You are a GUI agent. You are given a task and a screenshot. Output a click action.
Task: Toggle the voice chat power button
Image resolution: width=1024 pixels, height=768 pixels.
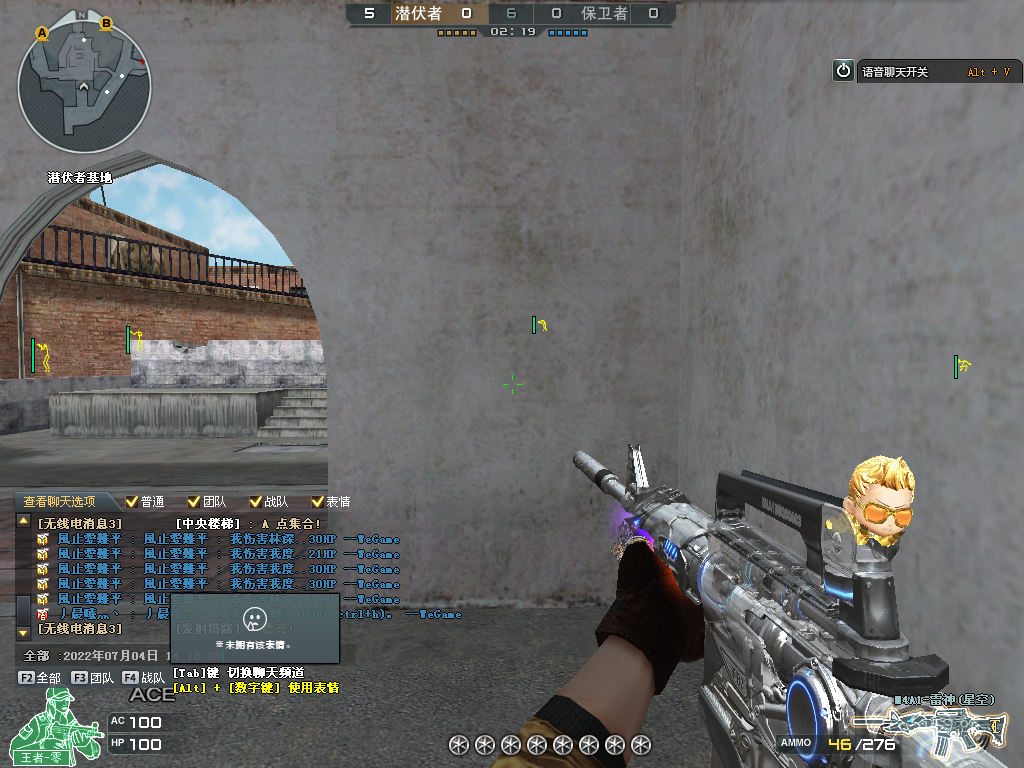[x=843, y=71]
